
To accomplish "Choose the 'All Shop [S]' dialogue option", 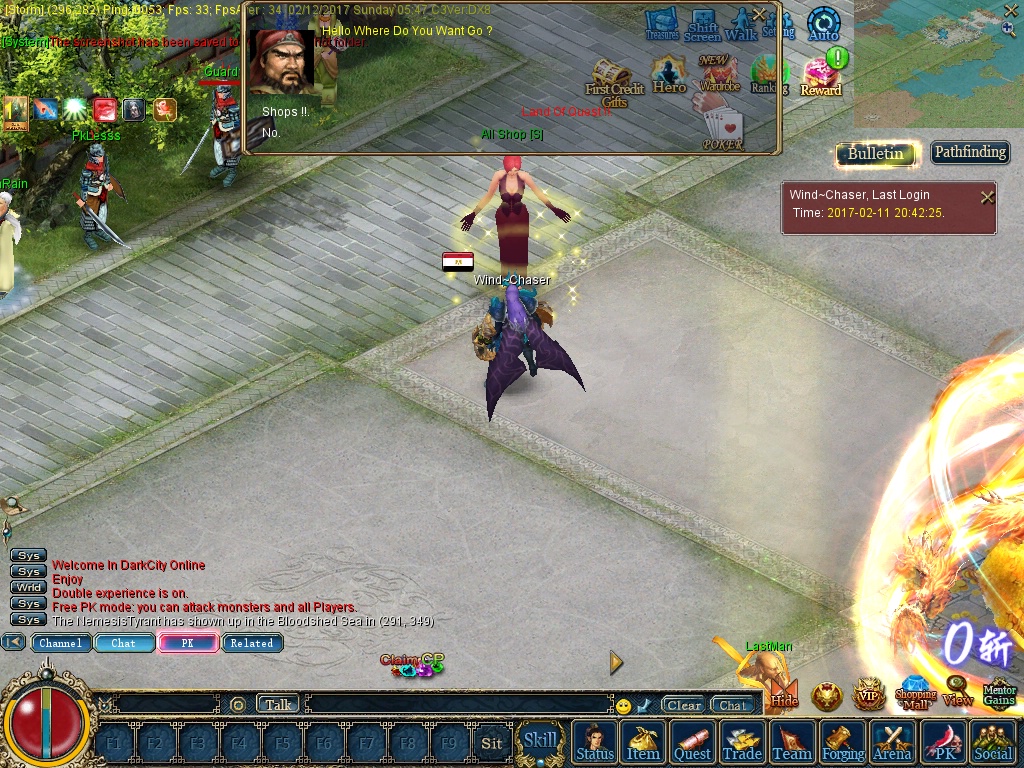I will 512,134.
